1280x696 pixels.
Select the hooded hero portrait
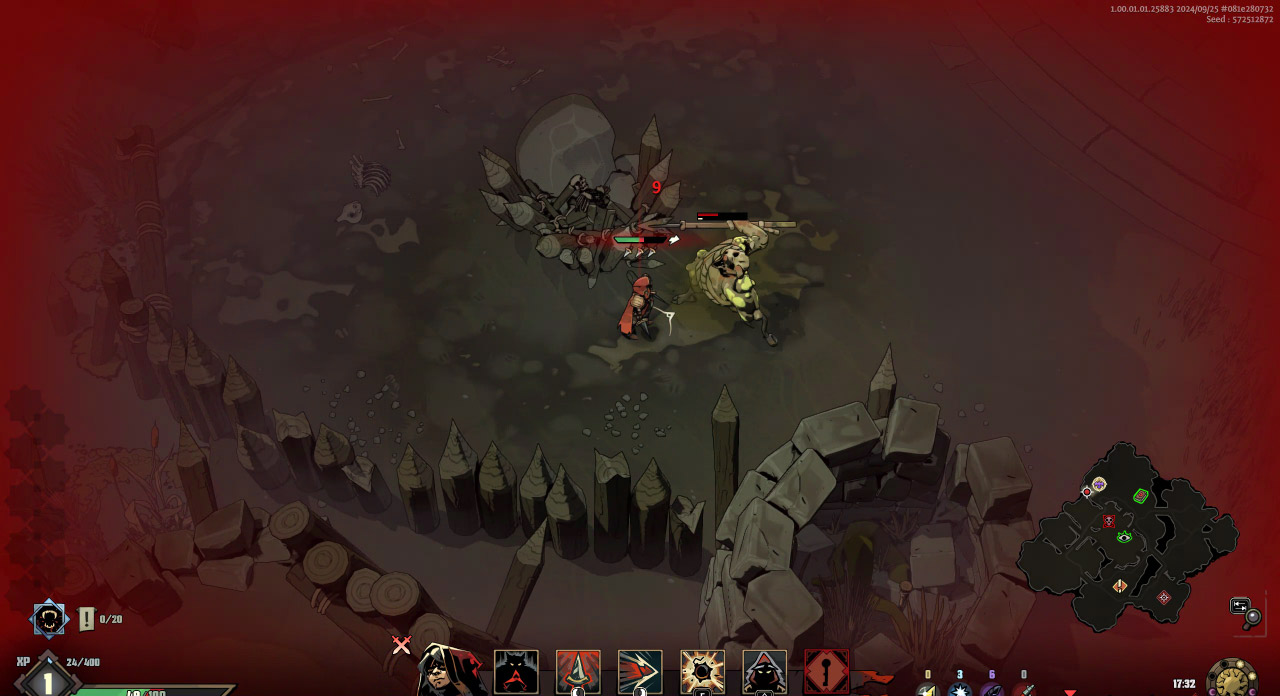pos(451,672)
